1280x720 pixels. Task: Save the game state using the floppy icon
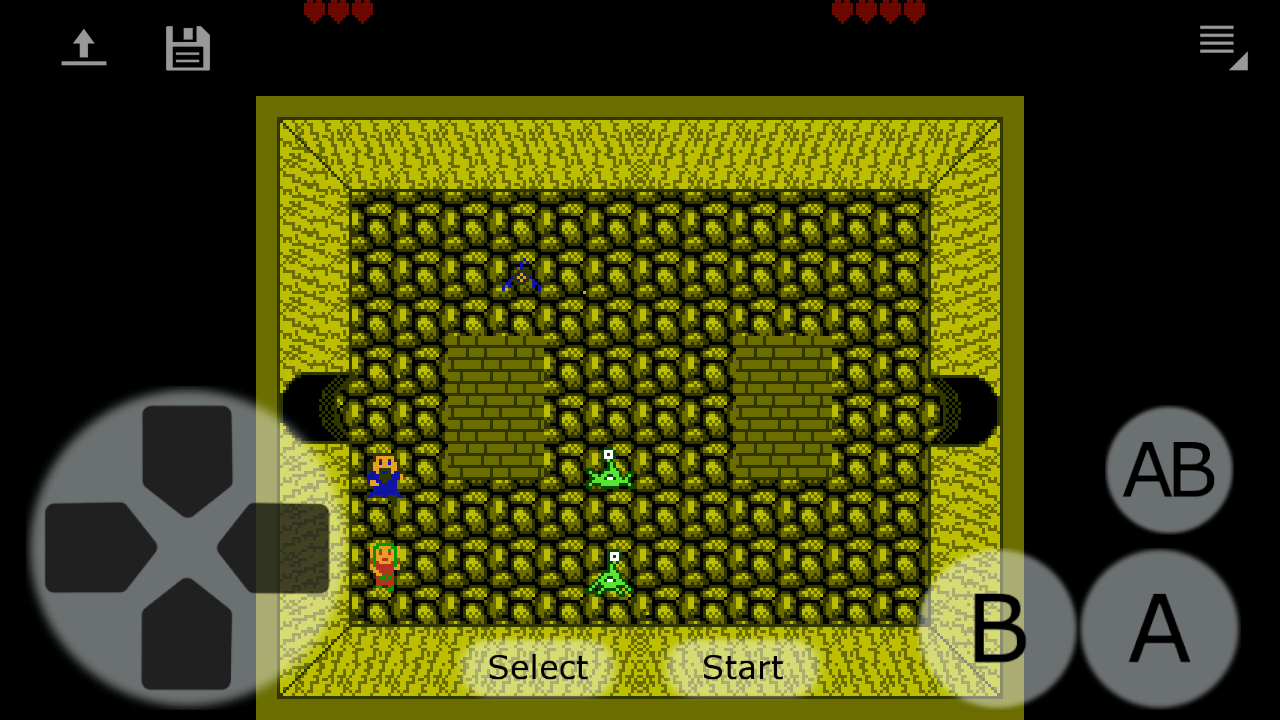coord(187,47)
